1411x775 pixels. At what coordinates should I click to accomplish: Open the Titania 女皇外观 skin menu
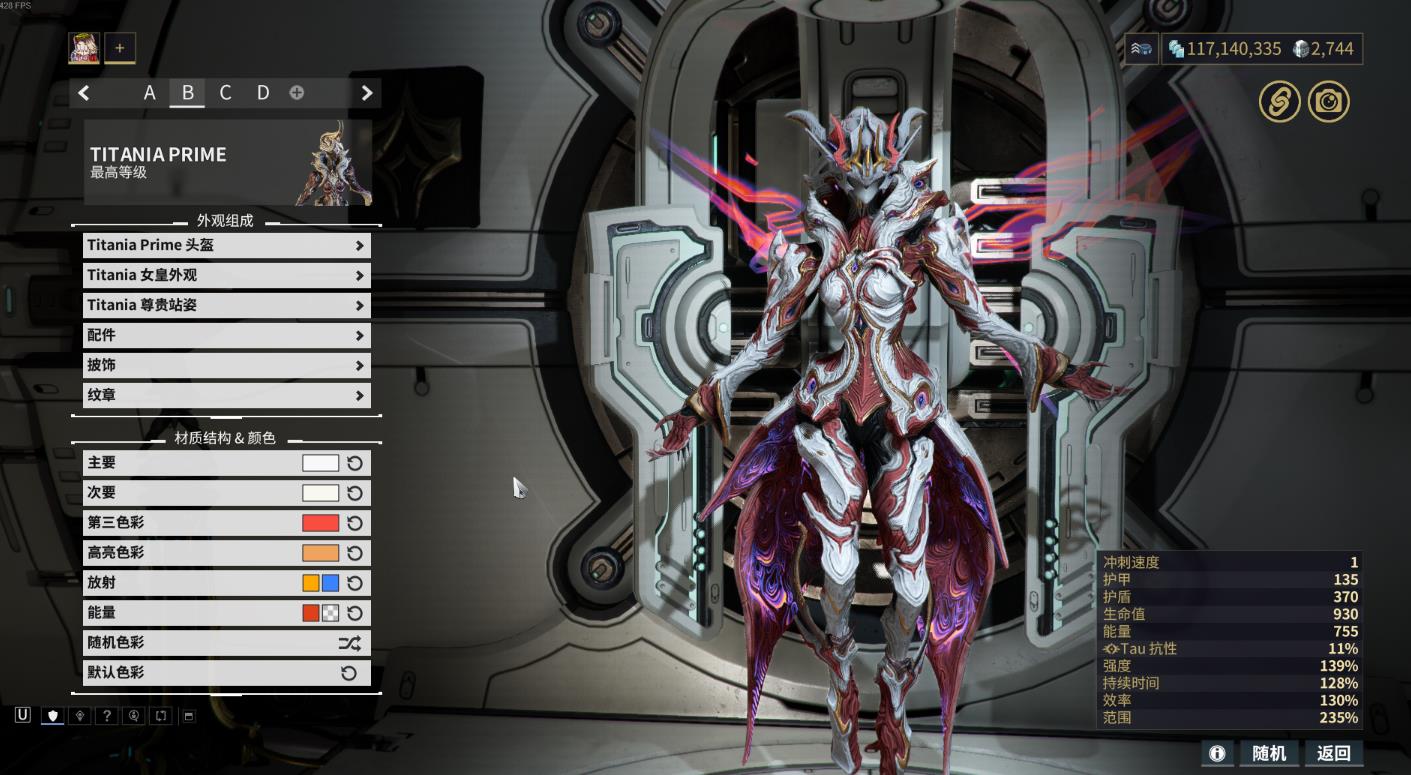pyautogui.click(x=226, y=275)
